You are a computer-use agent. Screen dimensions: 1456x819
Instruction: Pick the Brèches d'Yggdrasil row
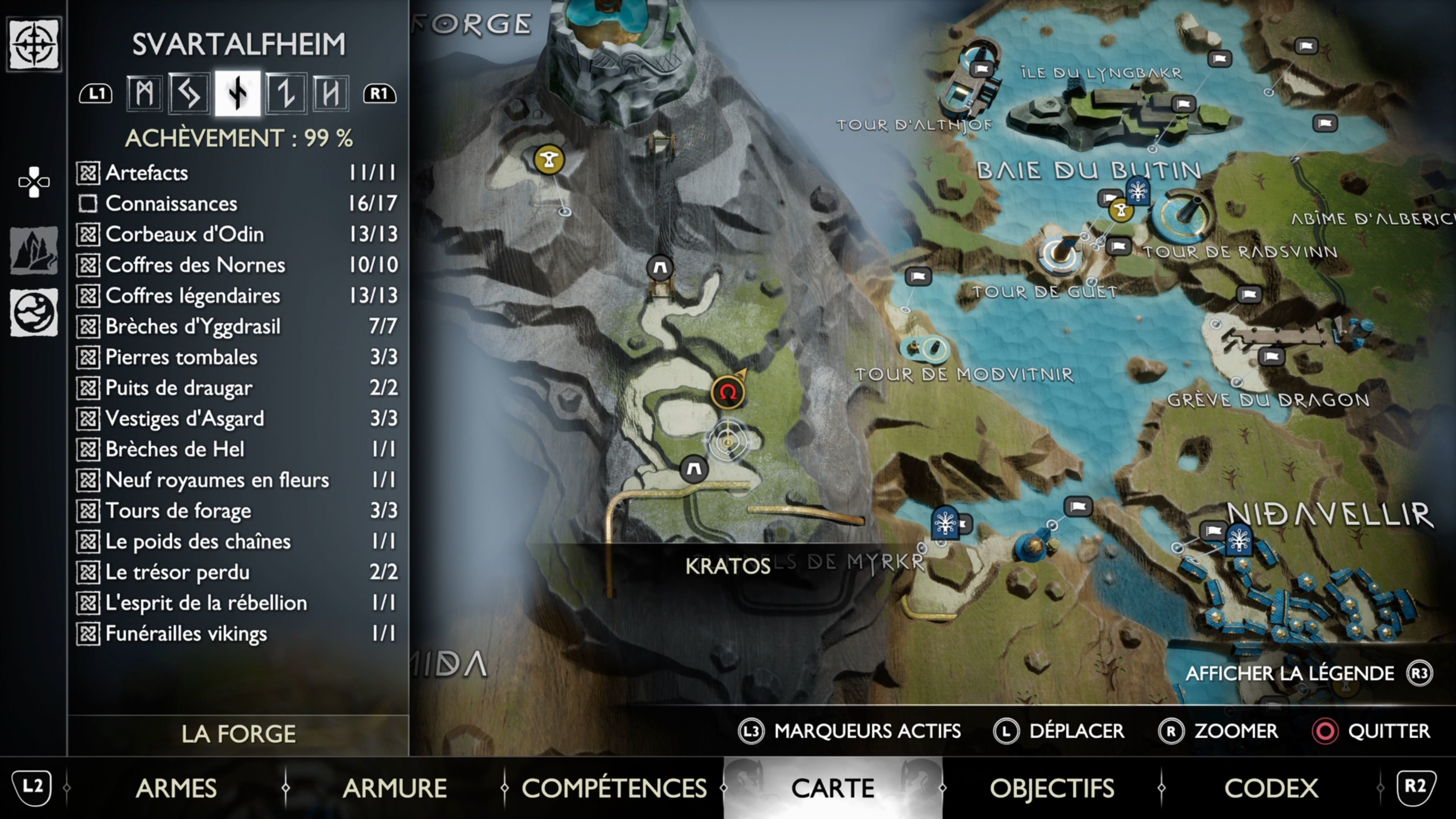point(237,326)
